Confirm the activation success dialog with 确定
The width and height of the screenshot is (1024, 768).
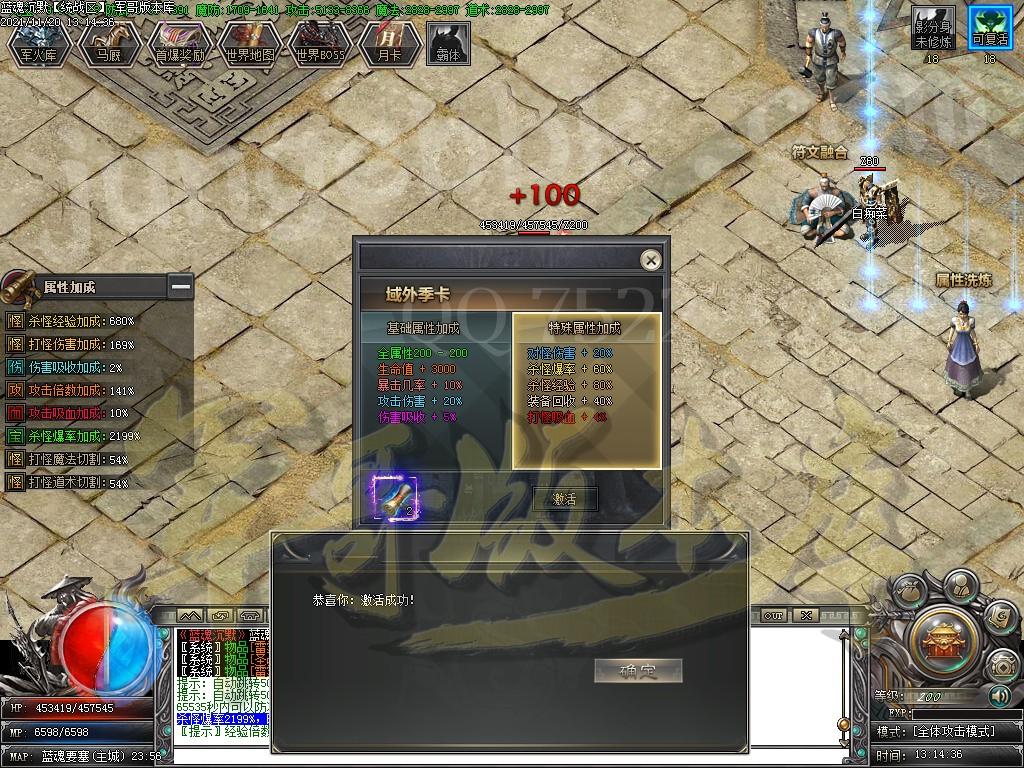click(637, 671)
